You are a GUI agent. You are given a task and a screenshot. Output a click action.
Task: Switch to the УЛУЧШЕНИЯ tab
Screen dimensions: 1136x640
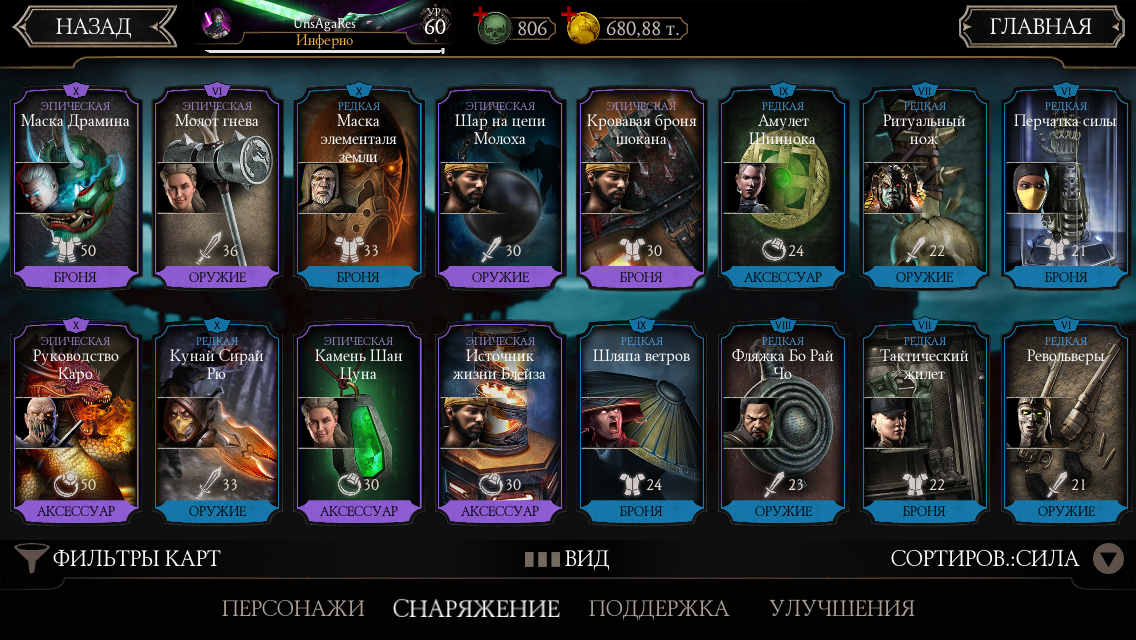[841, 608]
